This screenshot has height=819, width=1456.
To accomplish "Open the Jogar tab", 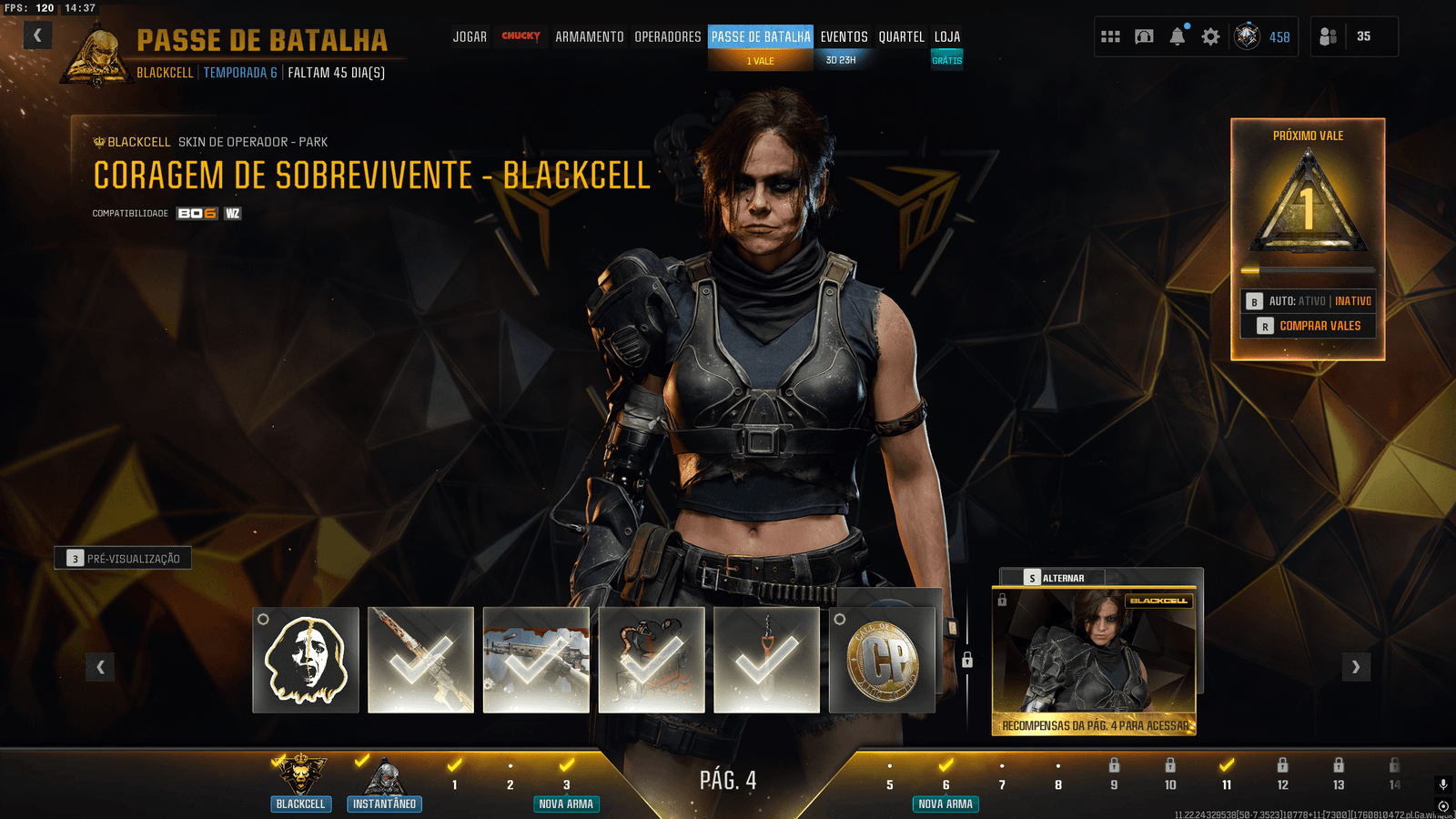I will 470,37.
